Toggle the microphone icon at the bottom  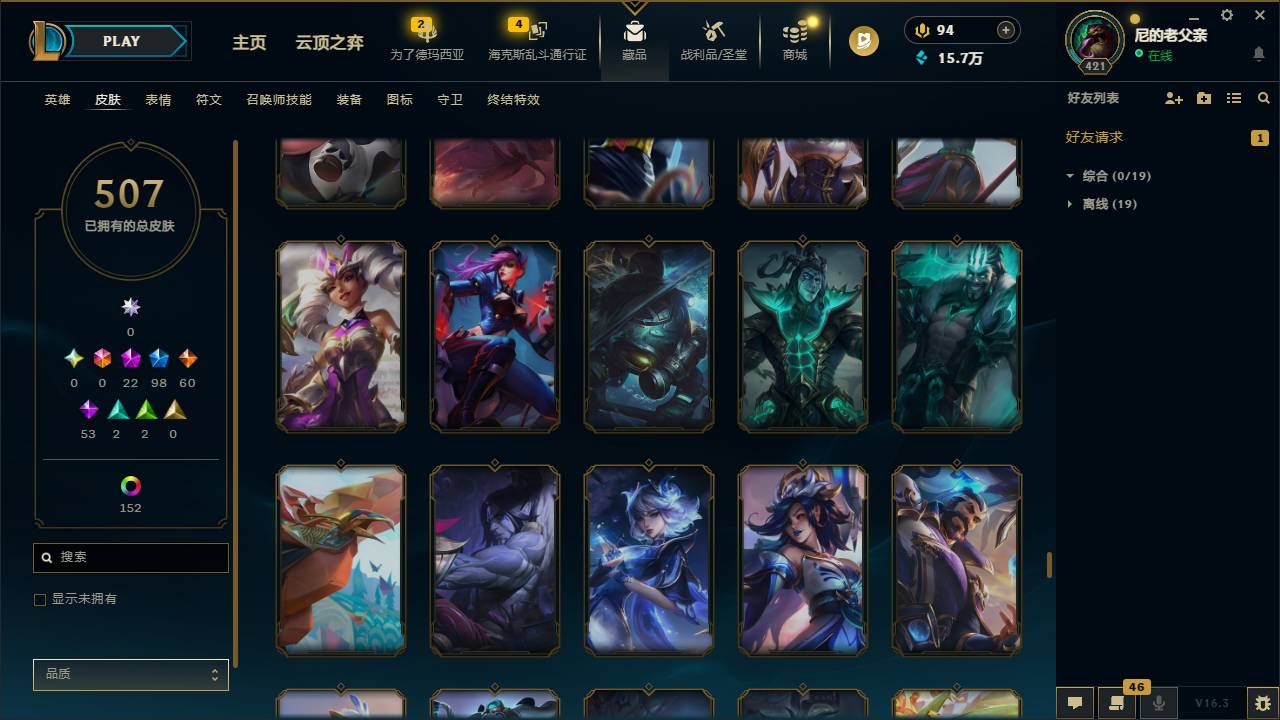[x=1160, y=704]
